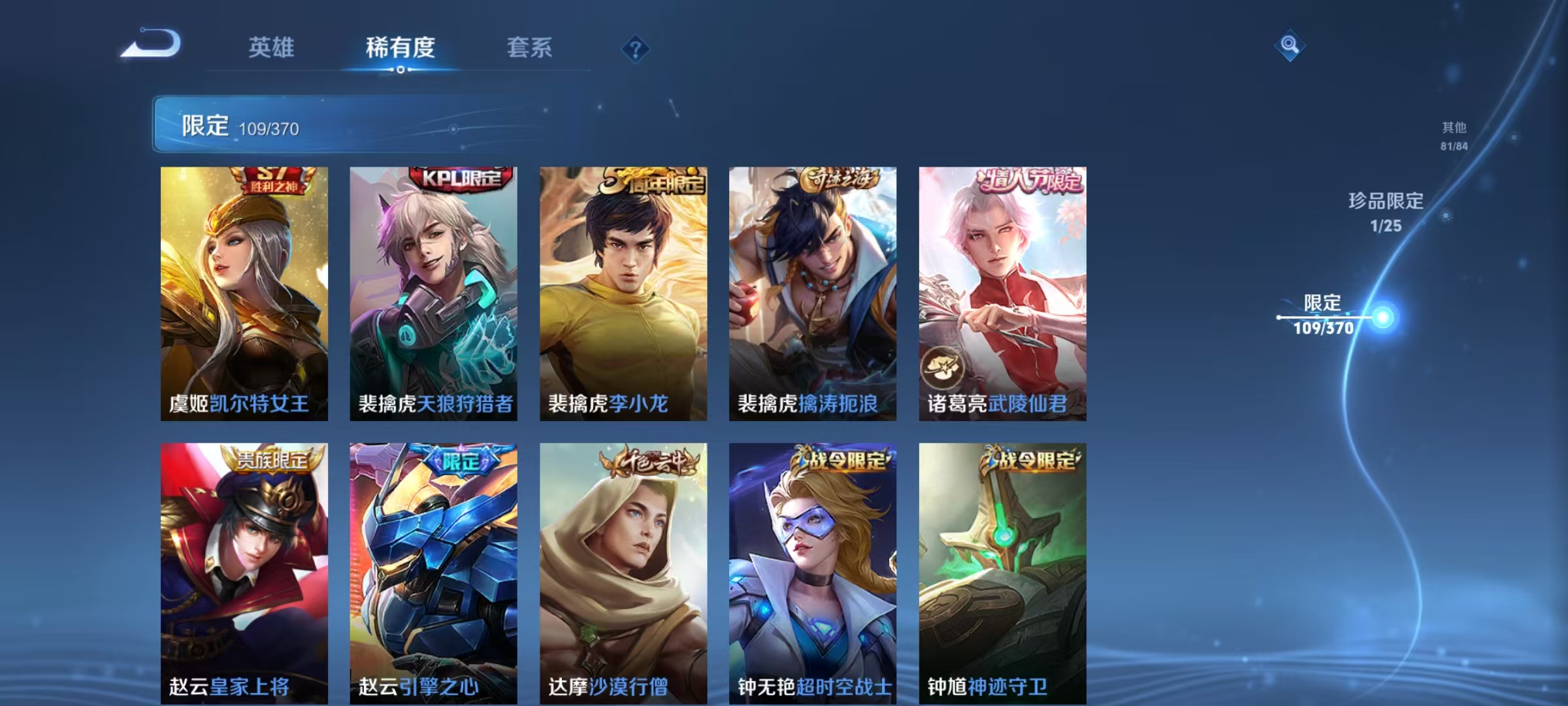Switch to the 套系 tab
Image resolution: width=1568 pixels, height=706 pixels.
point(530,48)
